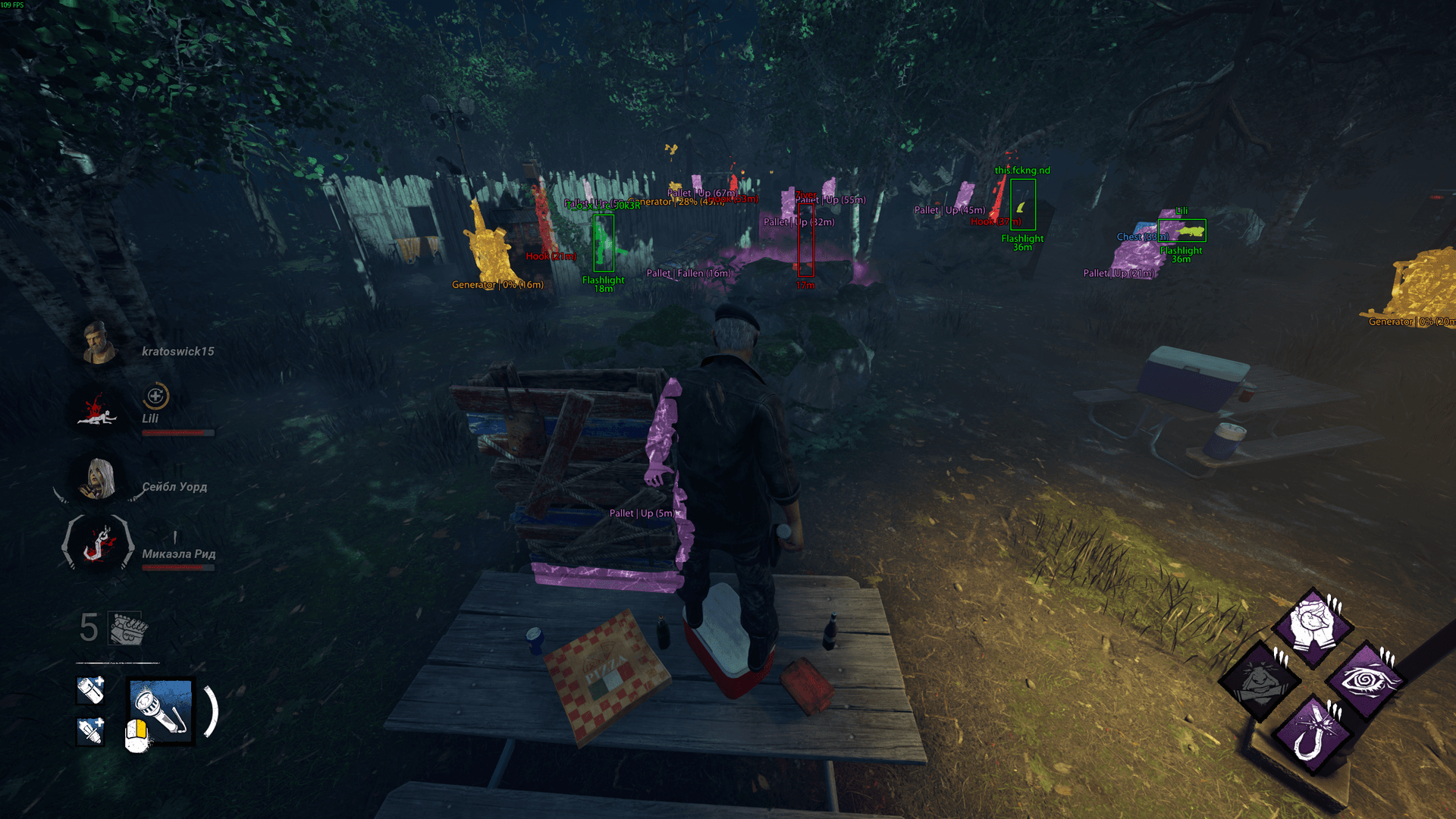Click the recovery ring icon above Lili
1456x819 pixels.
155,396
